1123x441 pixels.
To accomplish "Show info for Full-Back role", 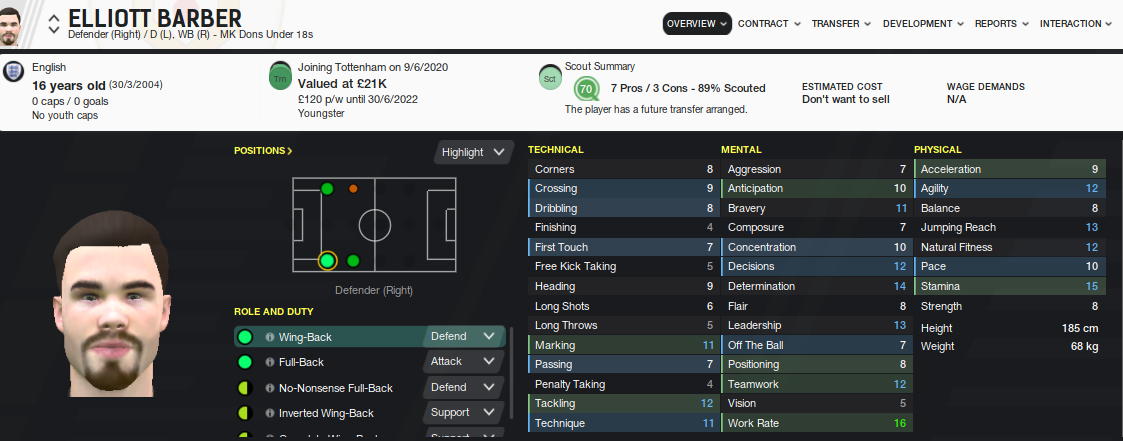I will (x=270, y=362).
